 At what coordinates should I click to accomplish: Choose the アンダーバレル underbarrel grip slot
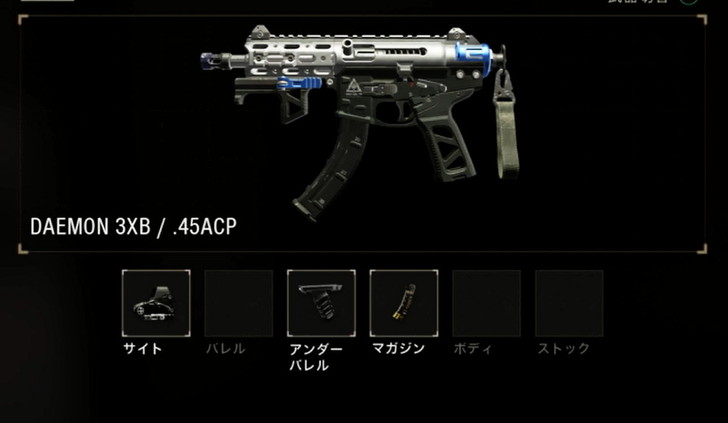coord(321,303)
